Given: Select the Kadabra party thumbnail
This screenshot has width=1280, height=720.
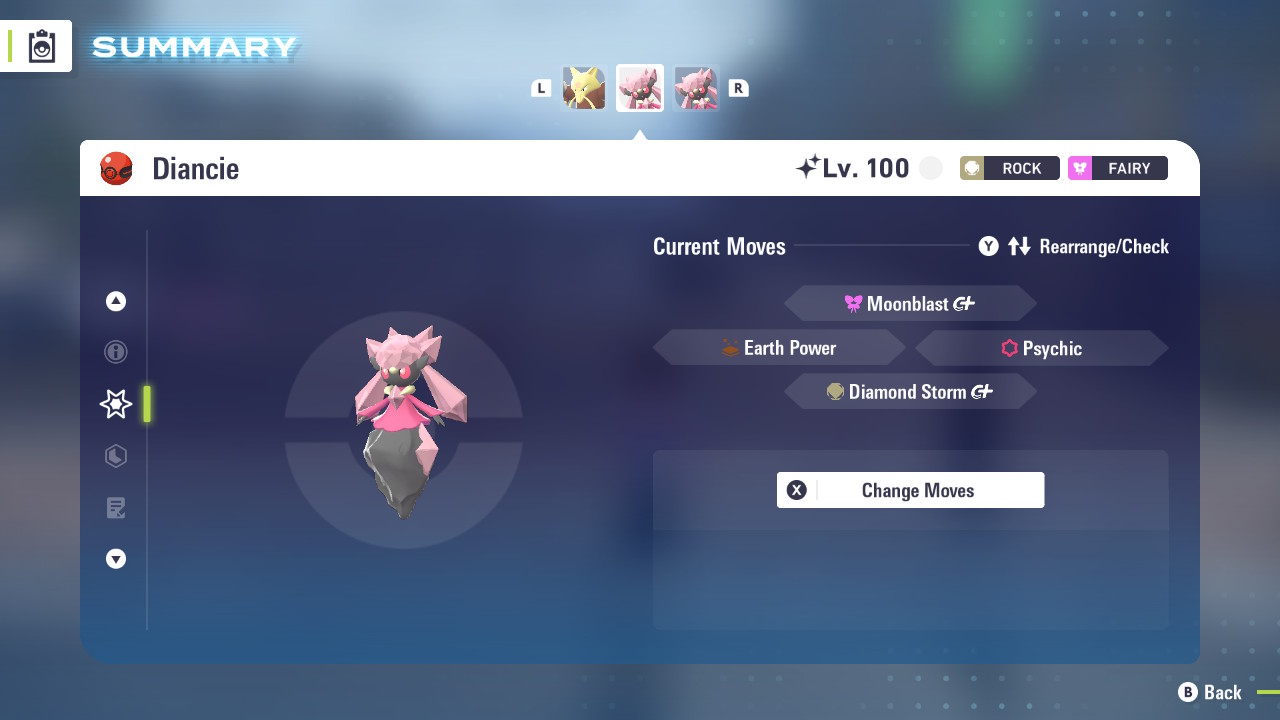Looking at the screenshot, I should 584,87.
